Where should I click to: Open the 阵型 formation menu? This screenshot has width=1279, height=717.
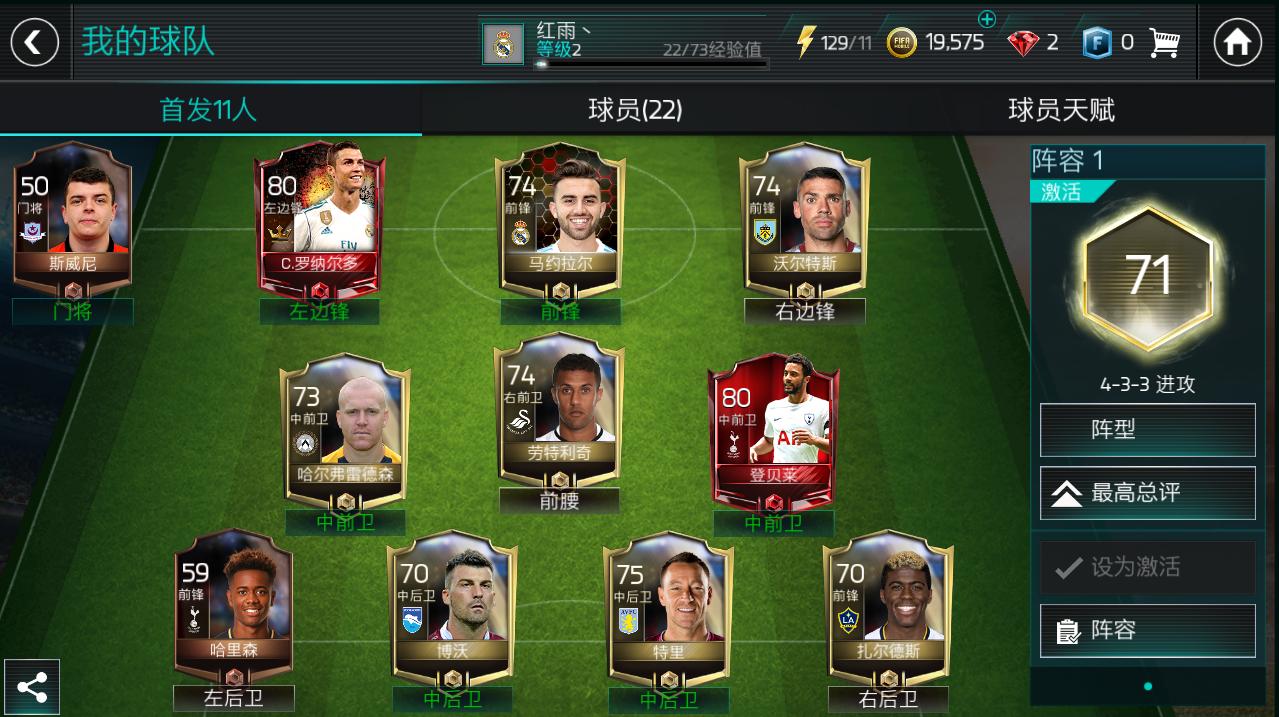click(x=1147, y=430)
